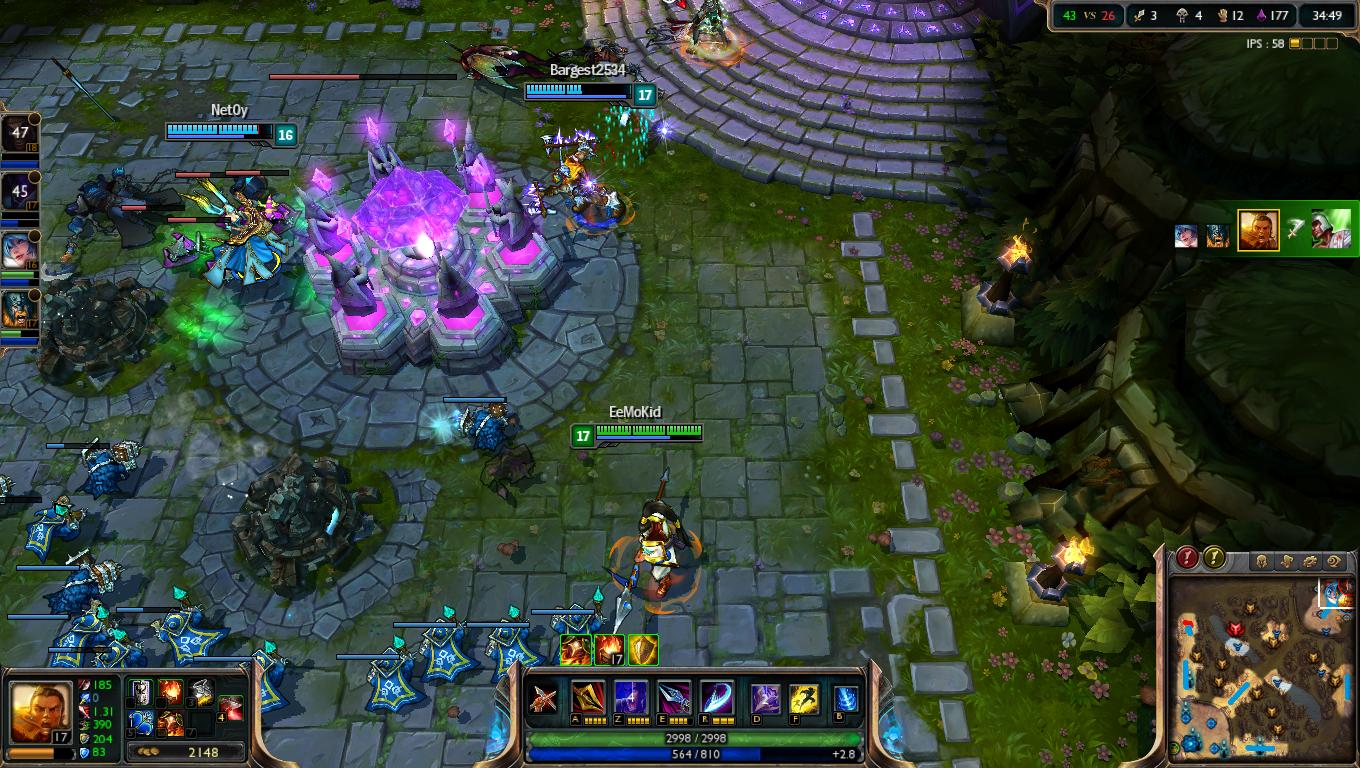
Task: Use the red trinket in slot 4
Action: (231, 708)
